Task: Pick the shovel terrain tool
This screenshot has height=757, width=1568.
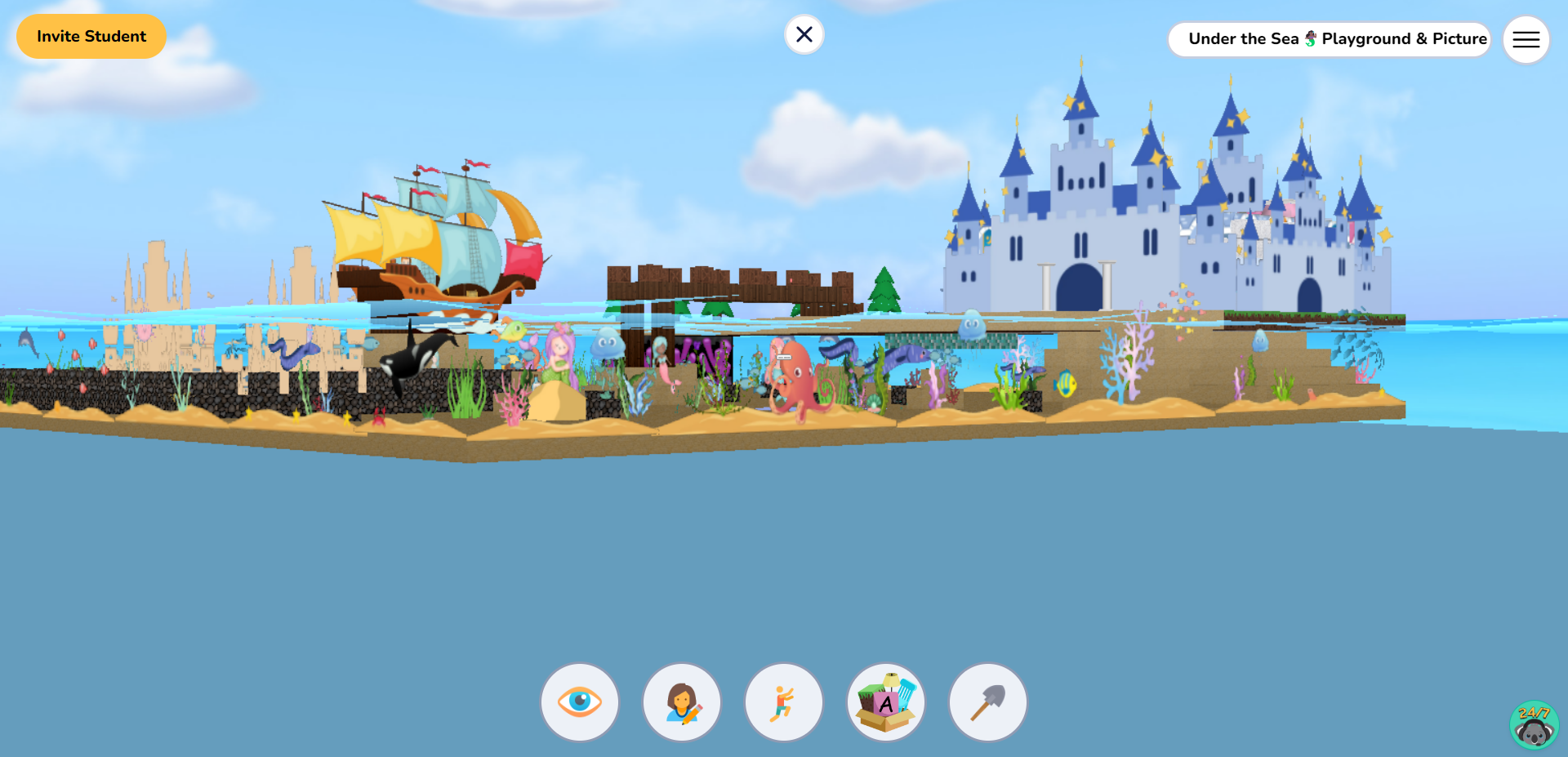Action: coord(987,701)
